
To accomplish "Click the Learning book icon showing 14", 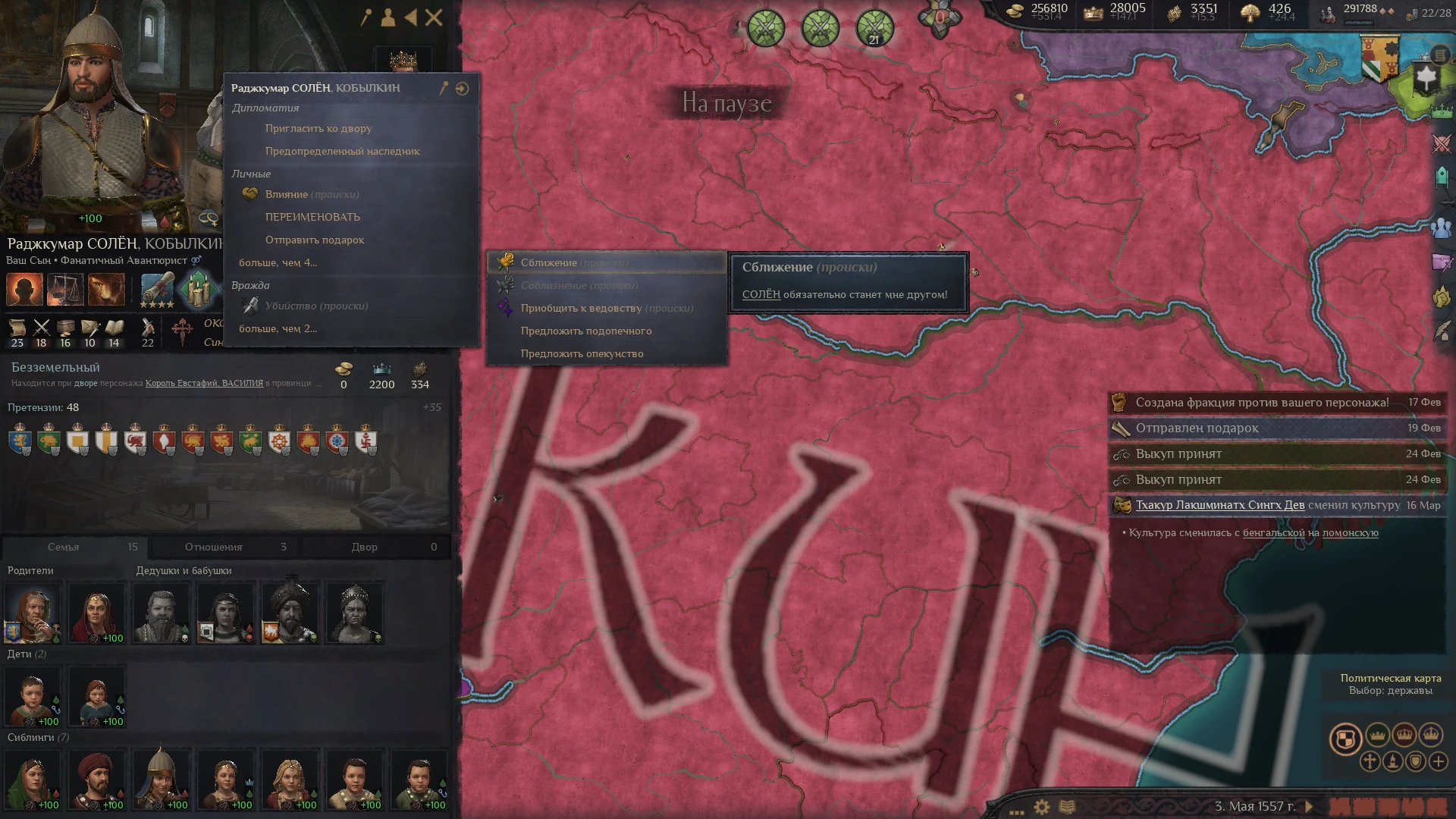I will [x=112, y=328].
